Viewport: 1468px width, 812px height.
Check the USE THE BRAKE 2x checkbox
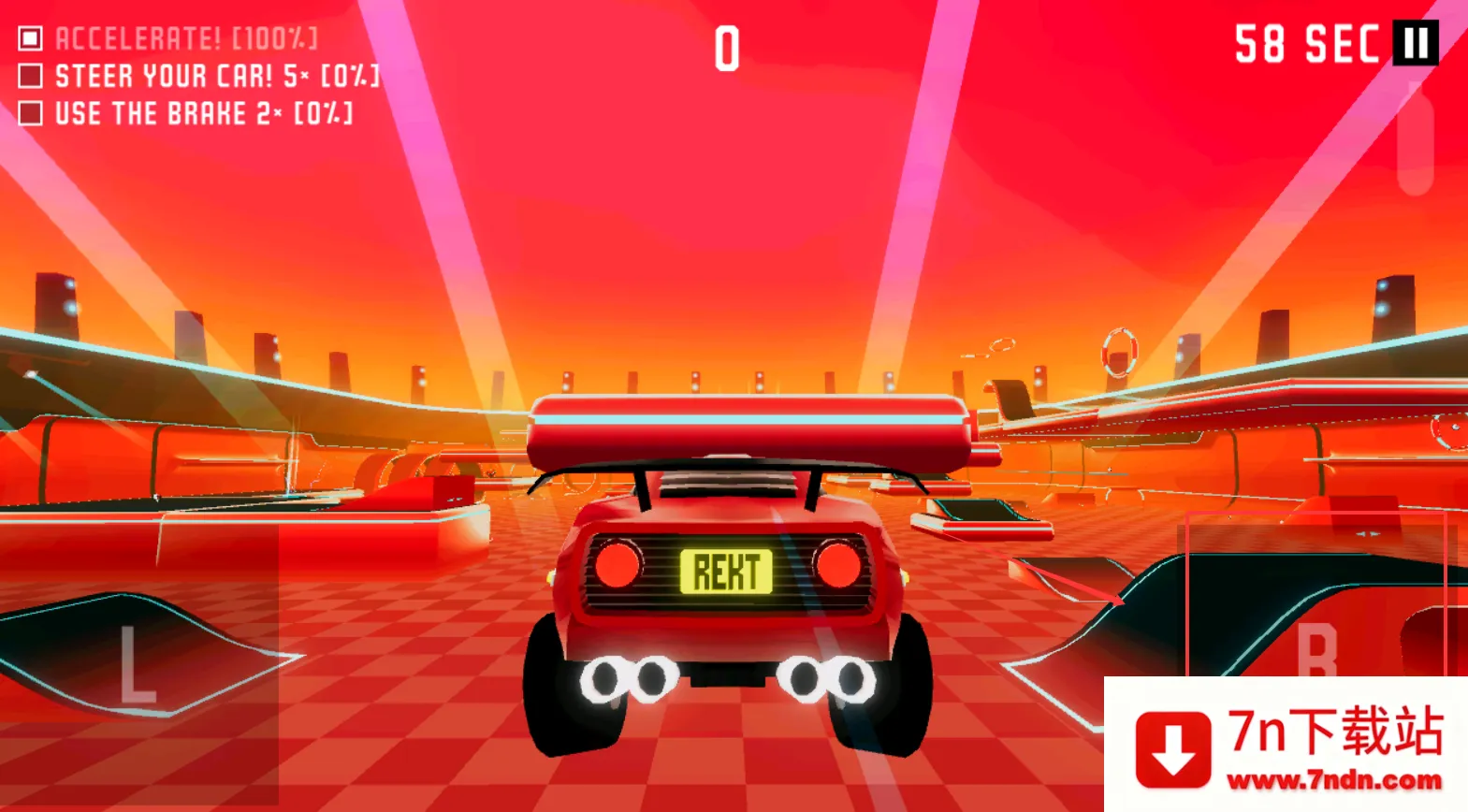31,114
